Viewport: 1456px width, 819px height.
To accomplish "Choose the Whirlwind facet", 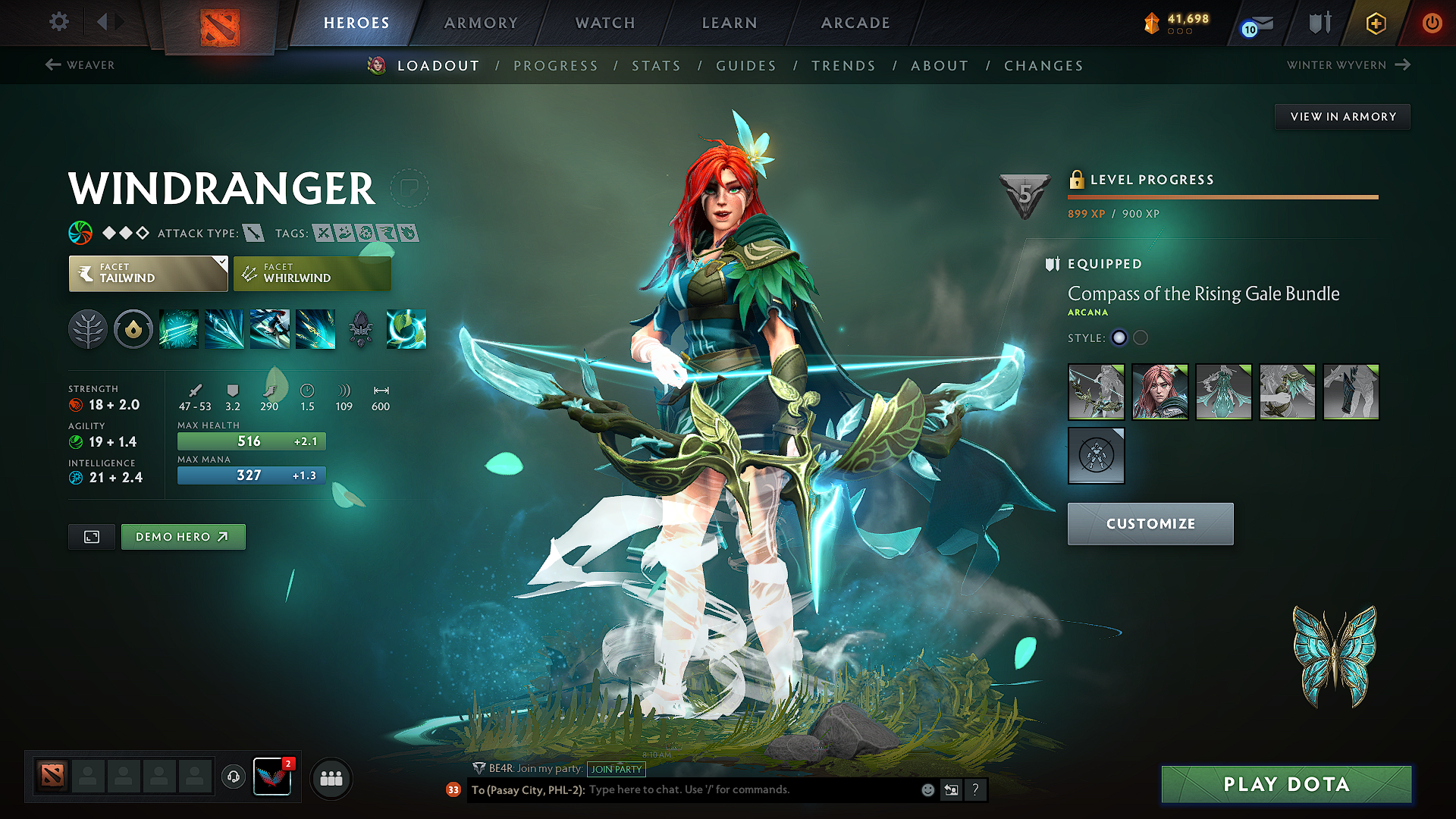I will 312,274.
